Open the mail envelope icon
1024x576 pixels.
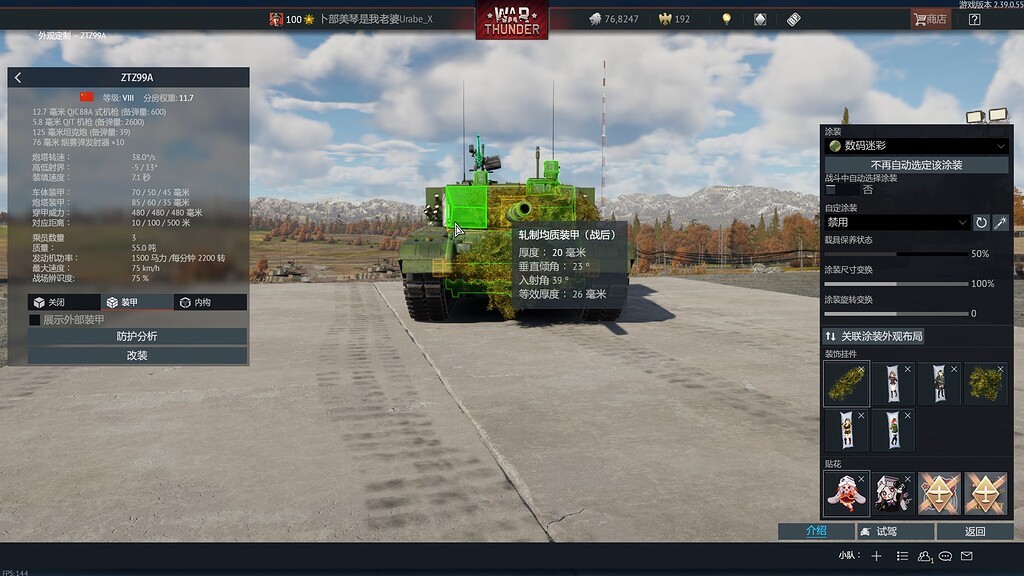967,556
